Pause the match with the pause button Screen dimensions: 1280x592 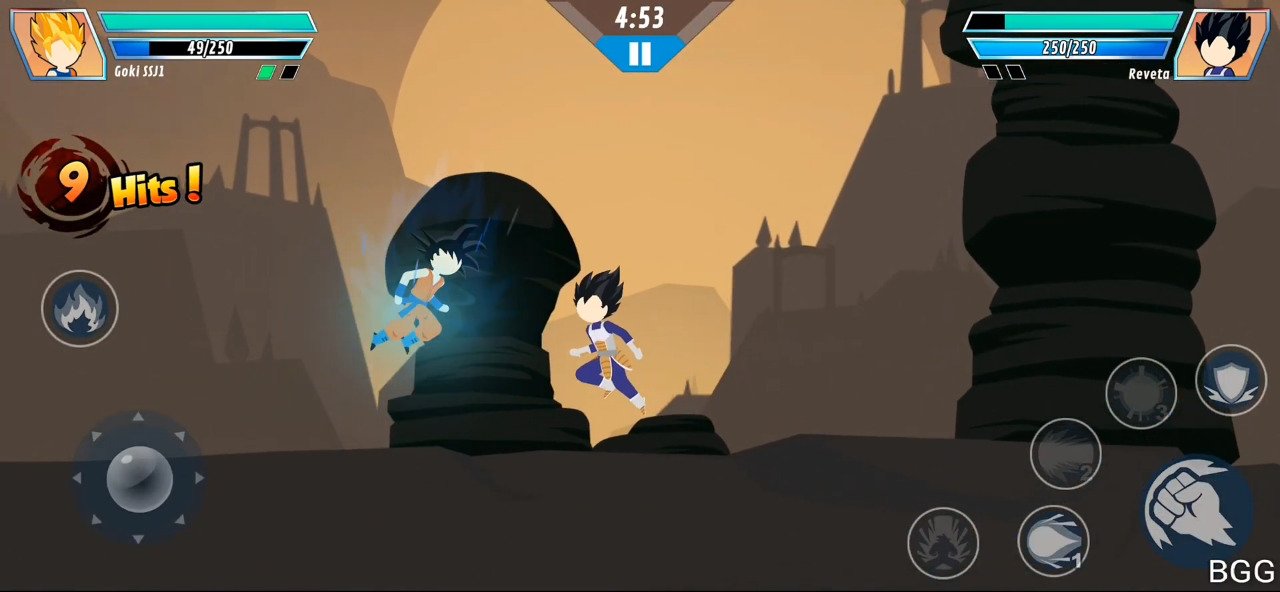tap(640, 53)
